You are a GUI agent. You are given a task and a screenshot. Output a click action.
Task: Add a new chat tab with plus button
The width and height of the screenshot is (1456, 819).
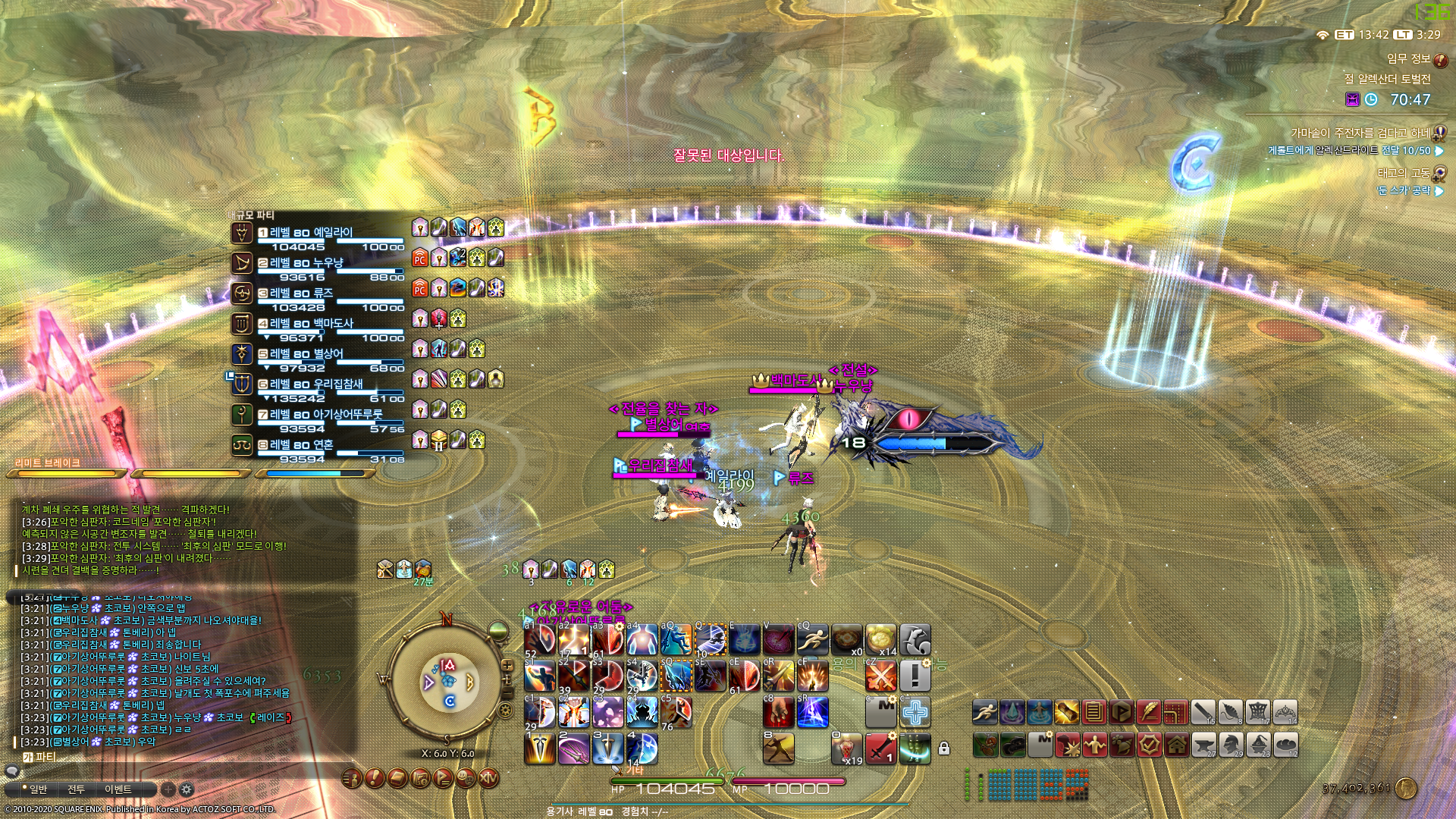coord(168,789)
